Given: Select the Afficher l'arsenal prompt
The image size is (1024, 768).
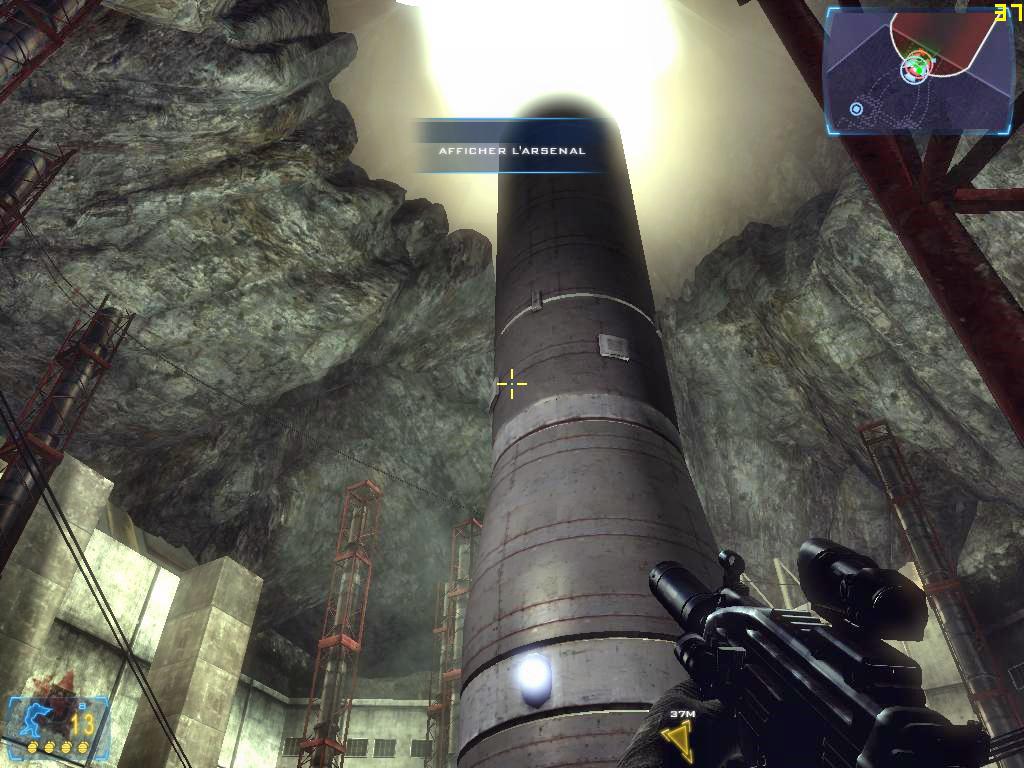Looking at the screenshot, I should (511, 150).
